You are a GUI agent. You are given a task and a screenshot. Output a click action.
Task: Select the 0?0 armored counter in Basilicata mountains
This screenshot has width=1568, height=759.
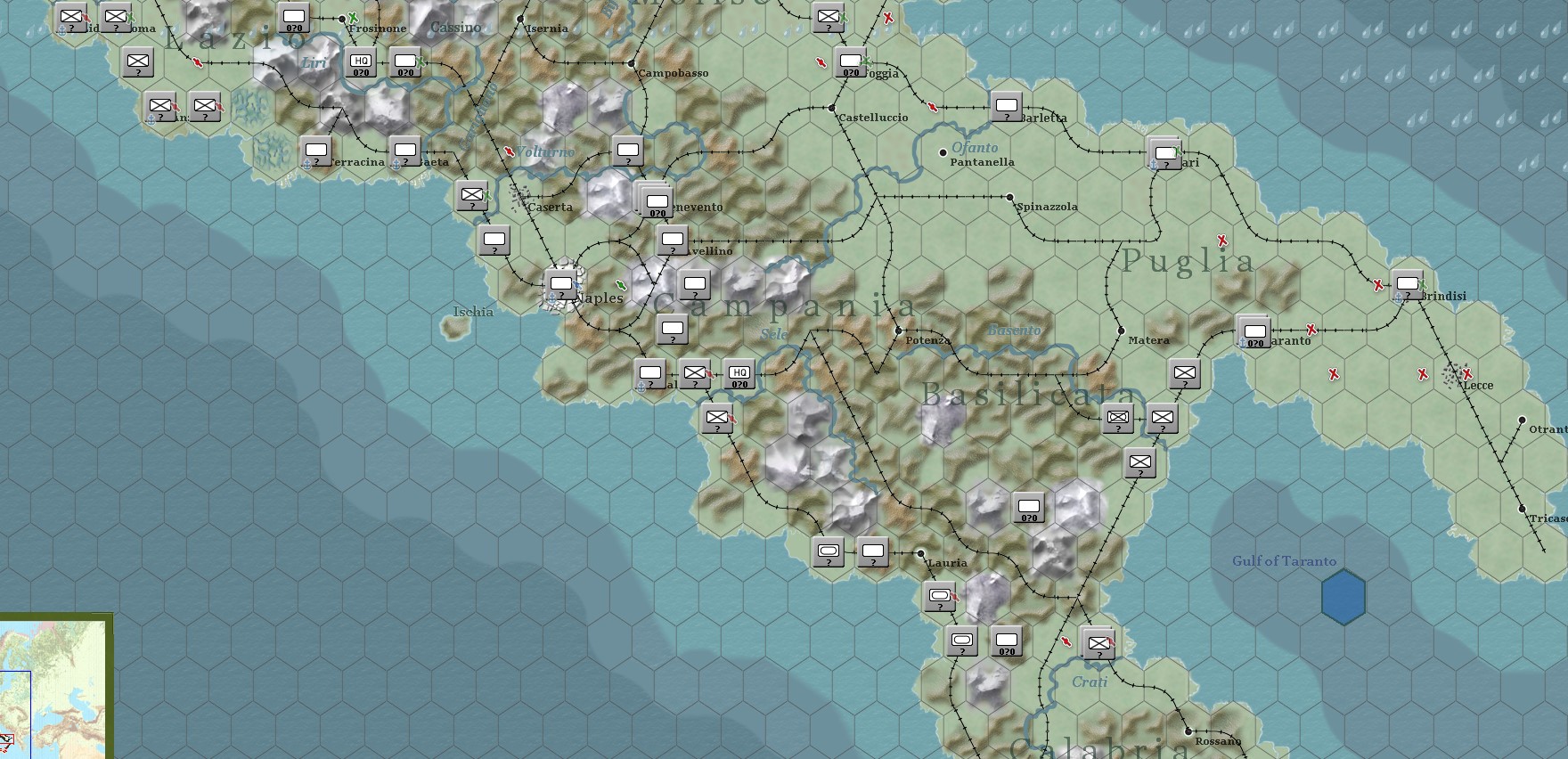click(1028, 505)
